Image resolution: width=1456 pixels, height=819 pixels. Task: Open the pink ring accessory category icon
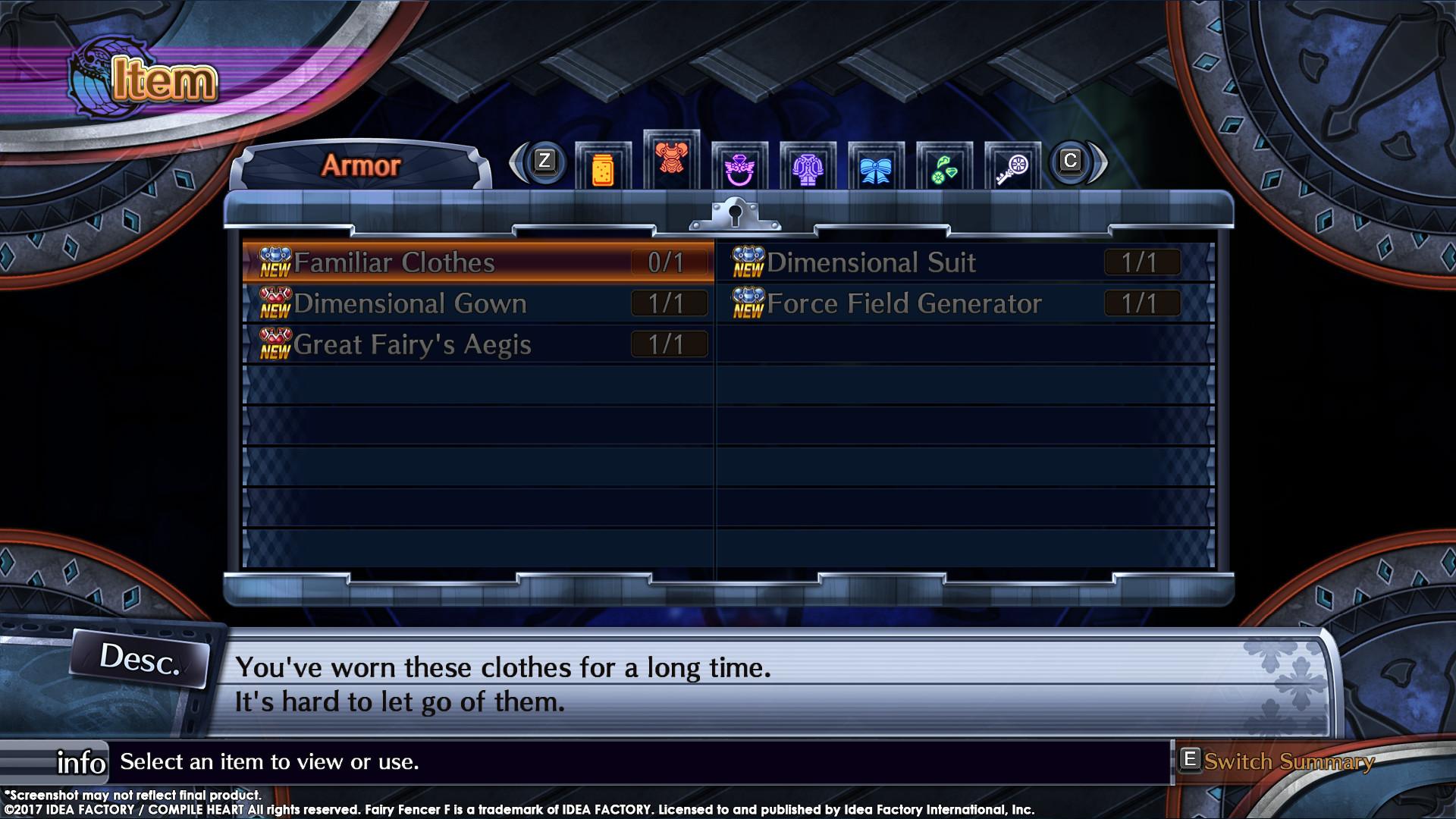click(740, 165)
